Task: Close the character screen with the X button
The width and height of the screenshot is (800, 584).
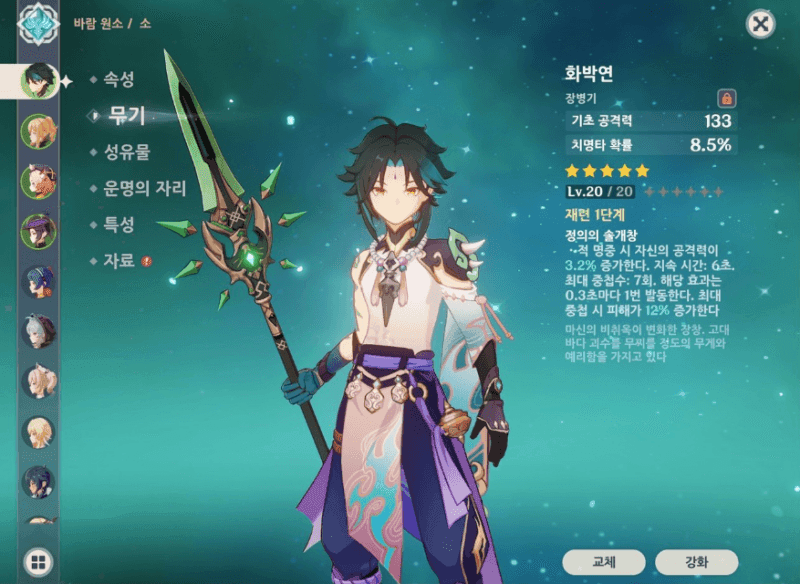Action: pyautogui.click(x=761, y=24)
